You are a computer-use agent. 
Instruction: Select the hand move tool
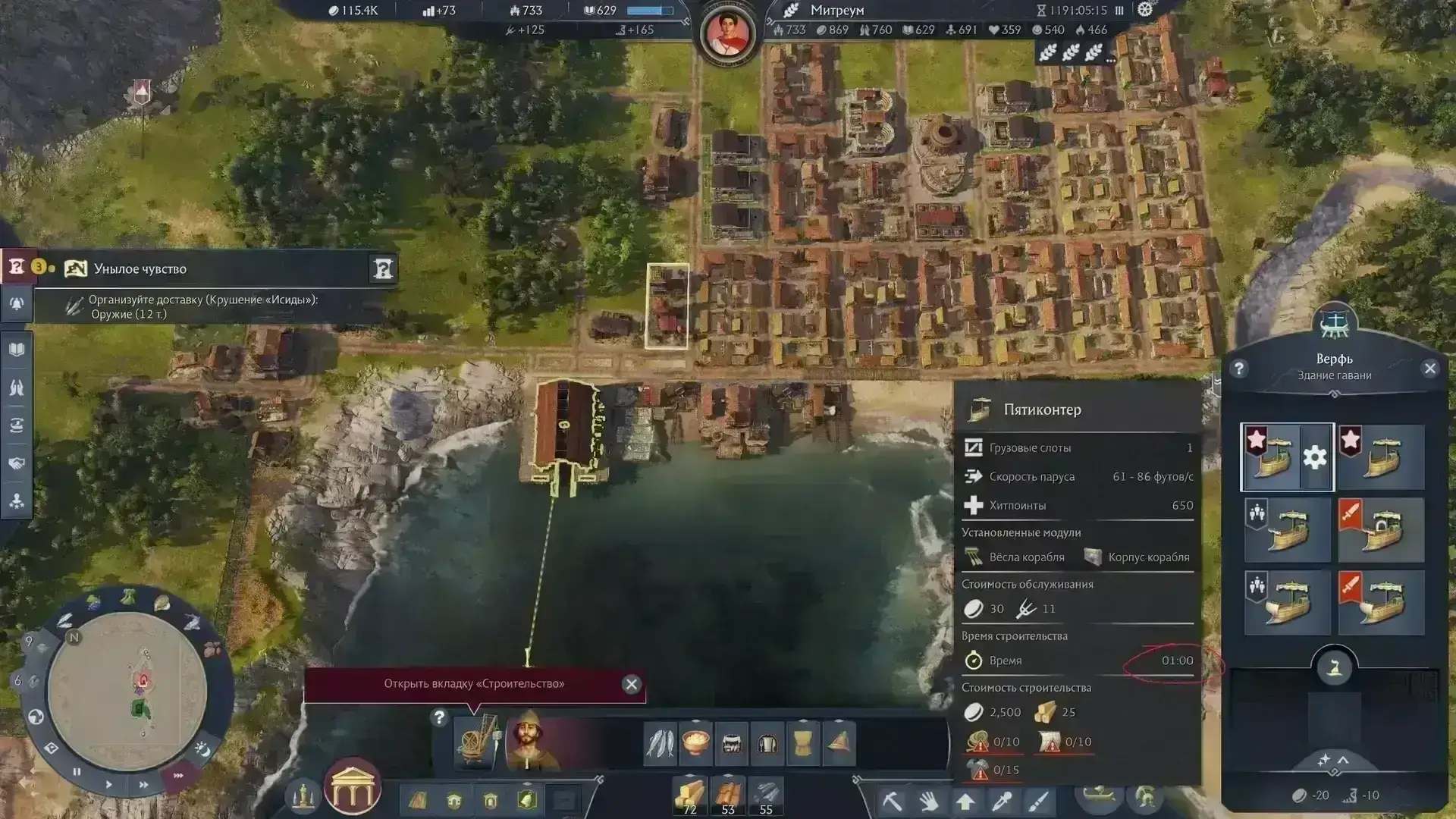tap(928, 801)
